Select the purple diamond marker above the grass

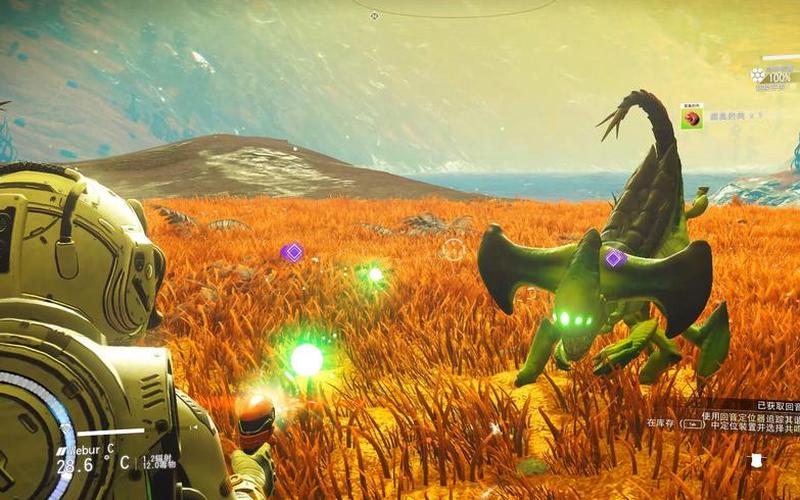(x=292, y=252)
